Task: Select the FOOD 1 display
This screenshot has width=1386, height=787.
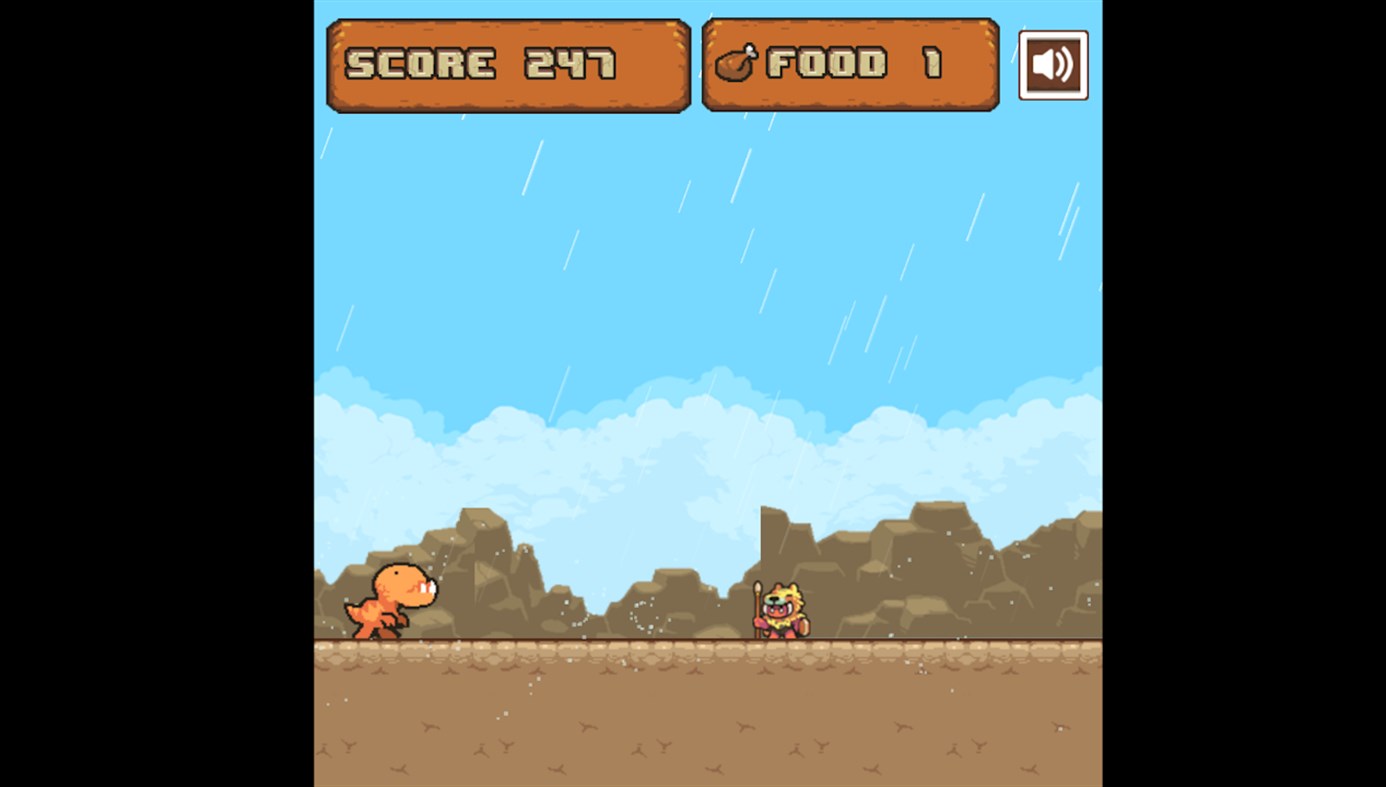Action: [x=849, y=64]
